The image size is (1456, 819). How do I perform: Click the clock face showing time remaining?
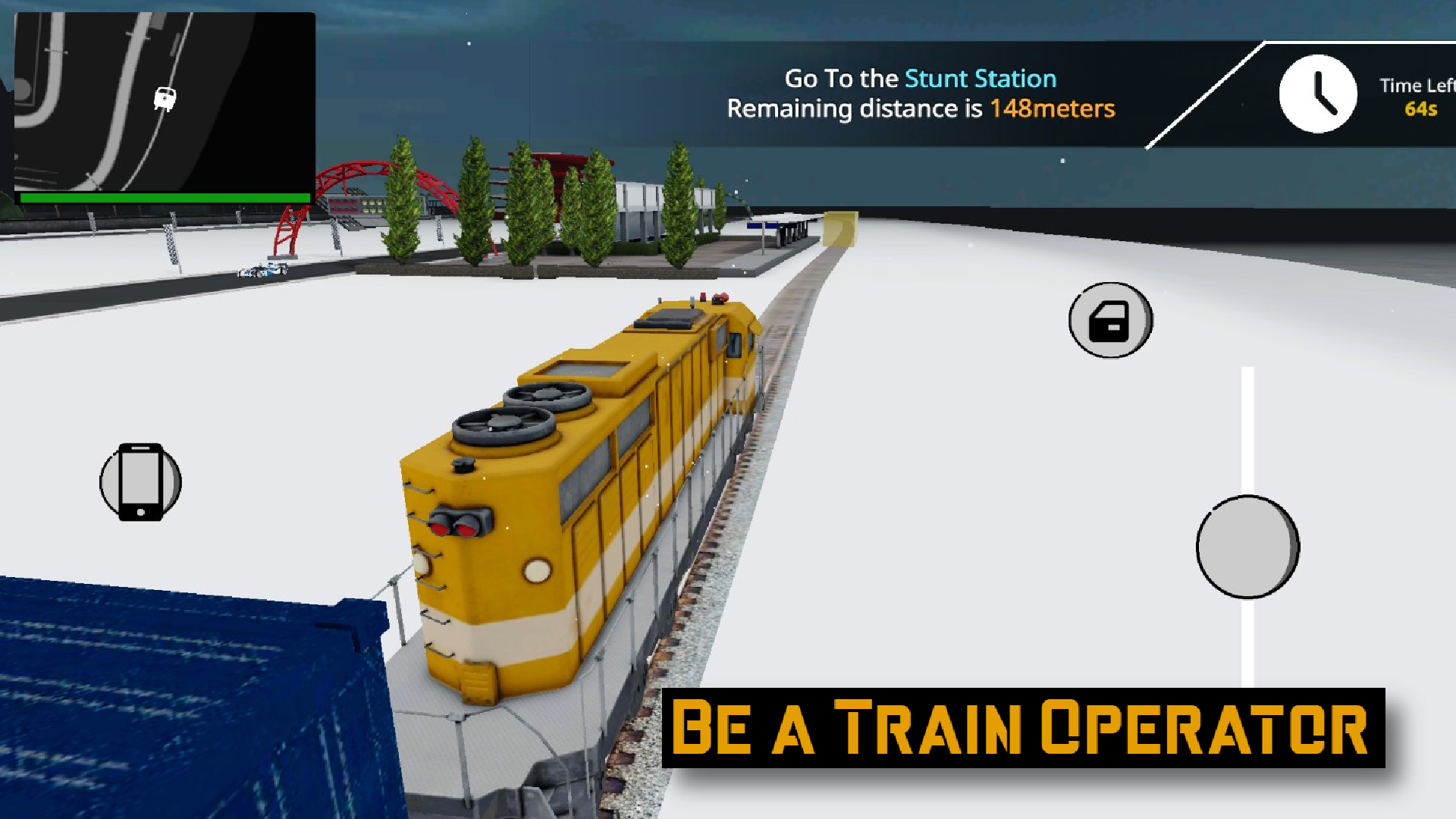1318,93
